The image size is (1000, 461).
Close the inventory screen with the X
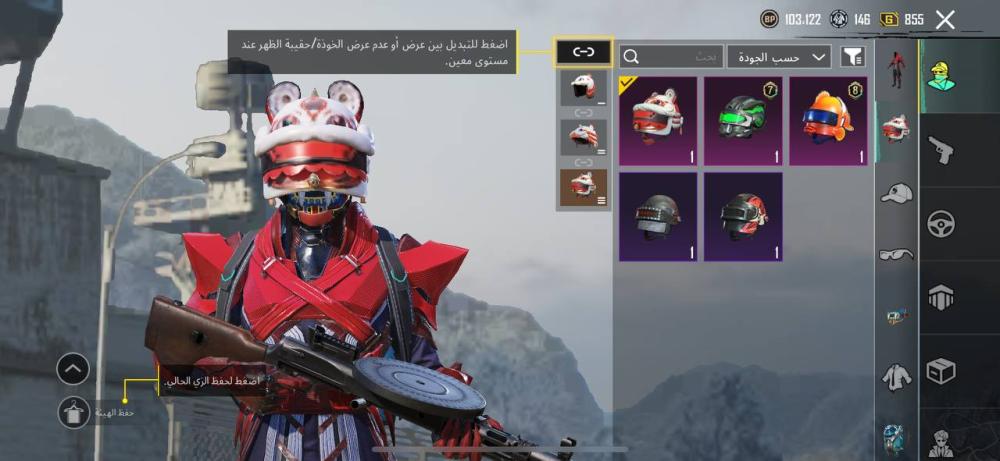pyautogui.click(x=945, y=19)
